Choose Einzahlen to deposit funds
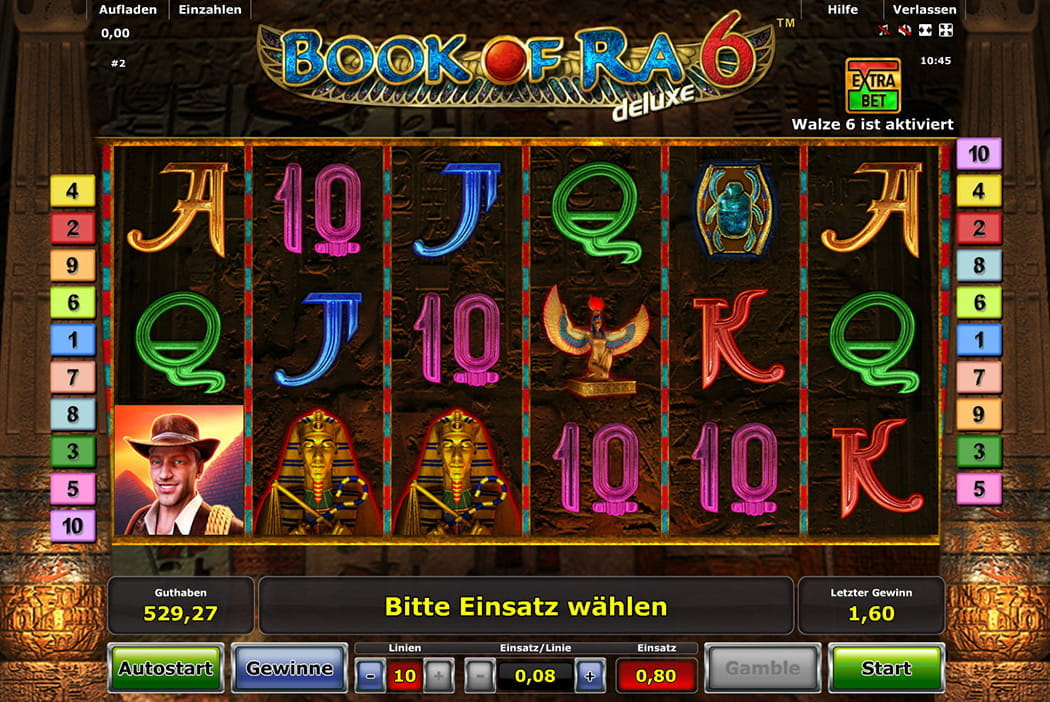The width and height of the screenshot is (1050, 702). pos(210,9)
